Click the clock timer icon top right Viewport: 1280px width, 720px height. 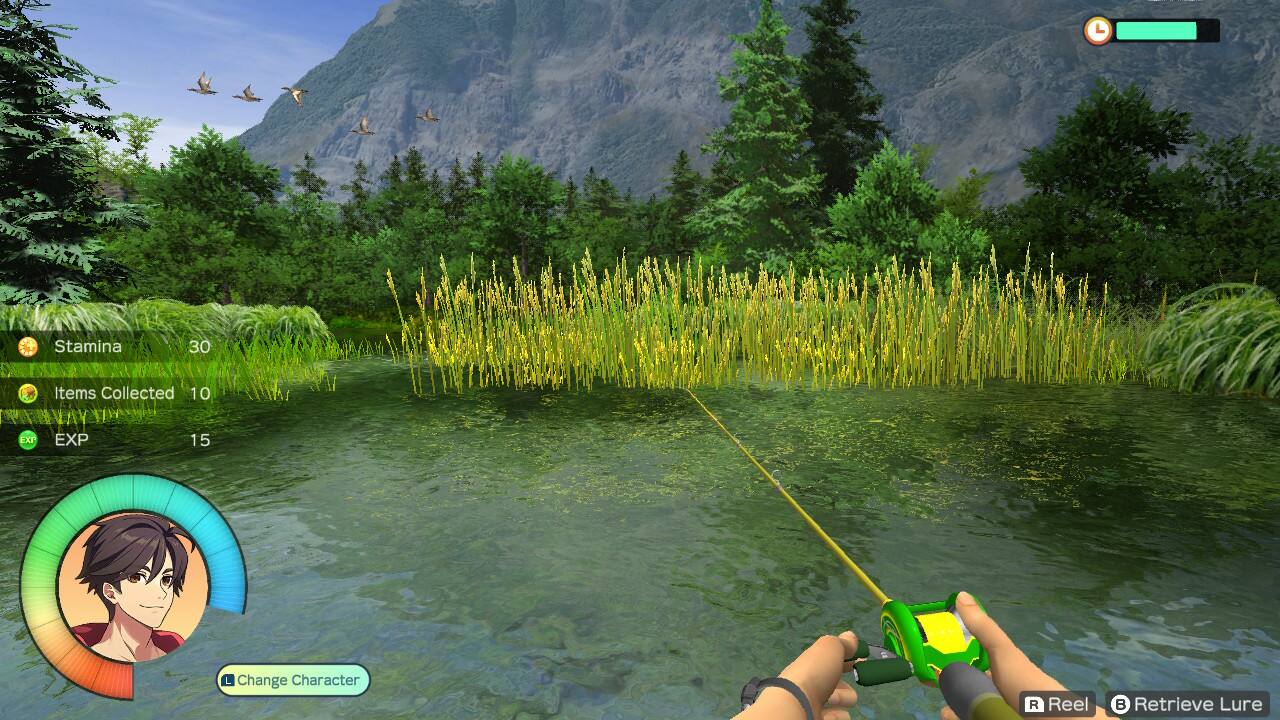coord(1099,31)
